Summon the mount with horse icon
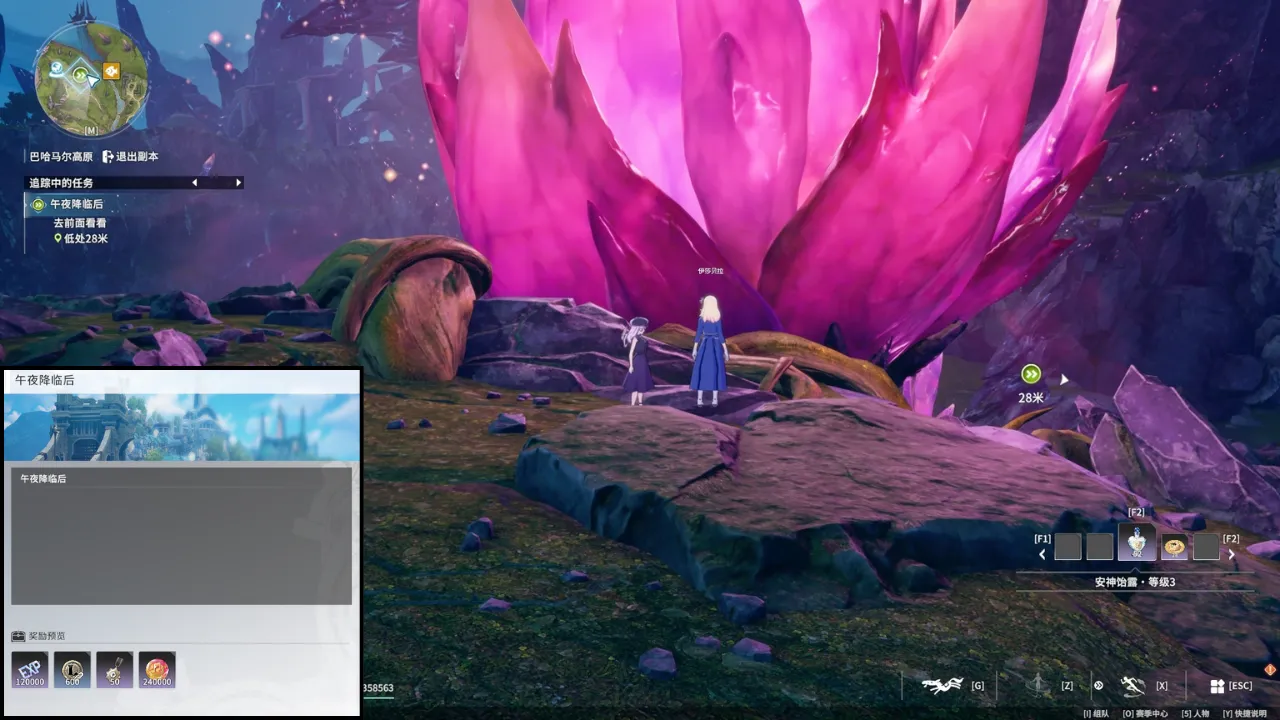 [x=941, y=686]
